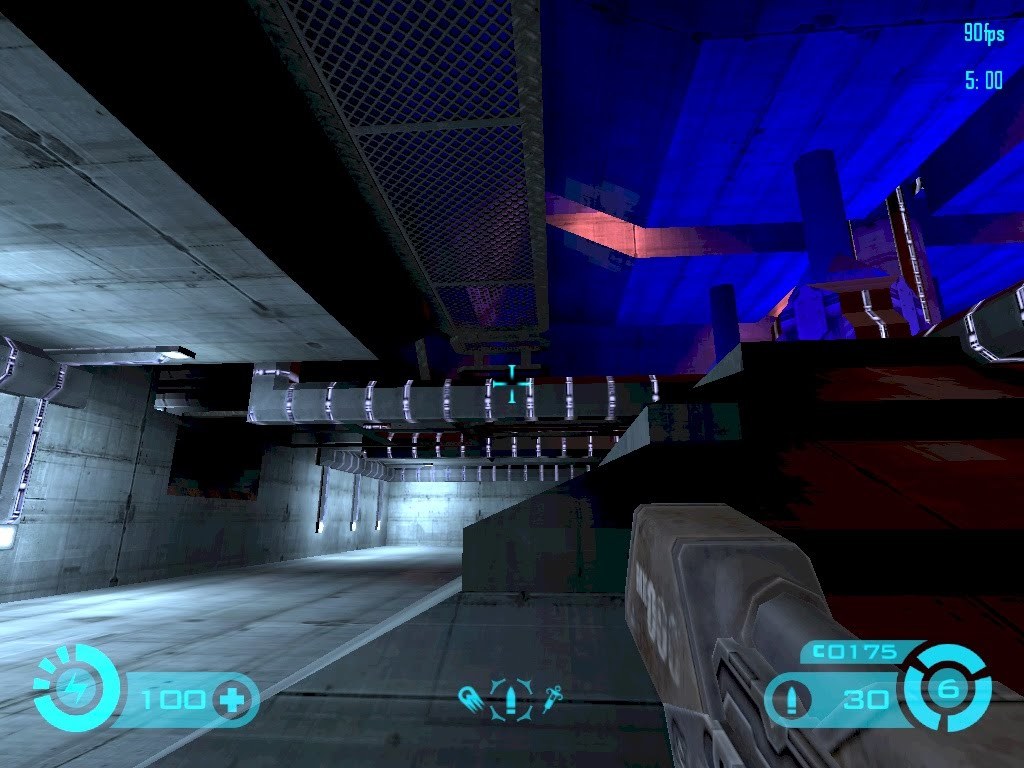Screen dimensions: 1024x768
Task: Select the claw melee weapon icon
Action: click(471, 697)
